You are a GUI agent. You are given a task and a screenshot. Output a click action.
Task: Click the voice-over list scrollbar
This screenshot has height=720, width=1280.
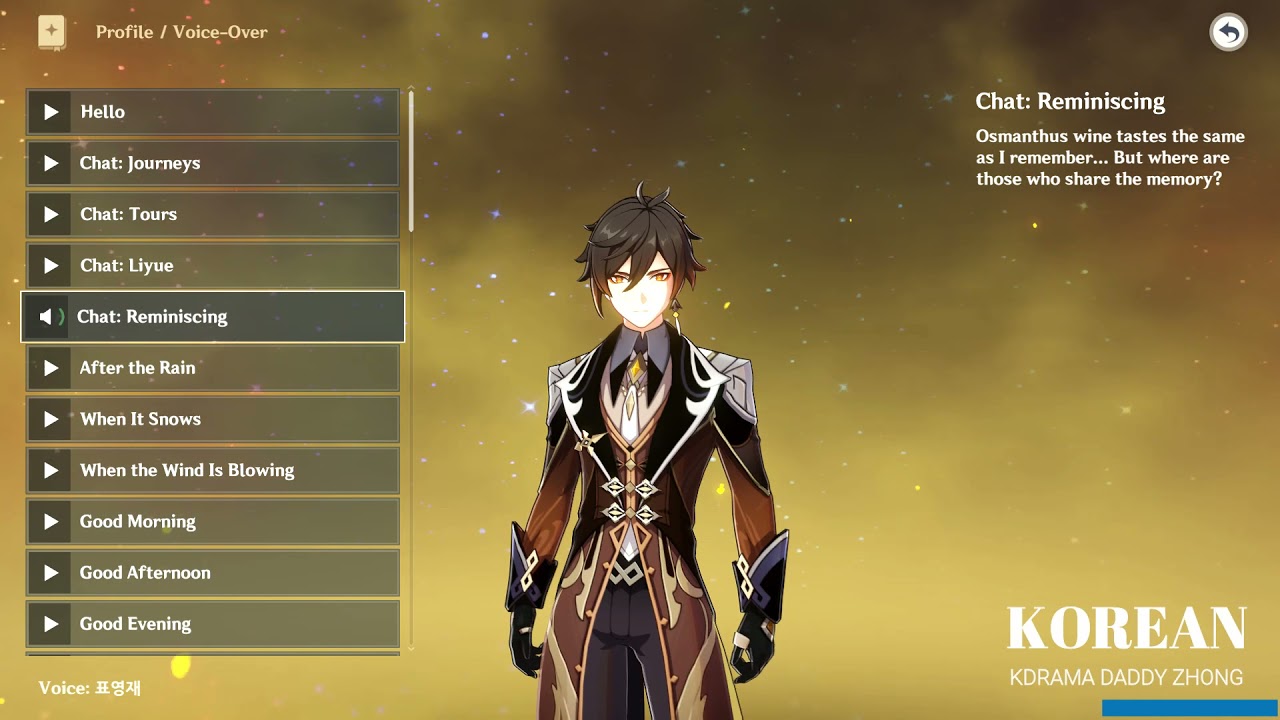(x=411, y=160)
